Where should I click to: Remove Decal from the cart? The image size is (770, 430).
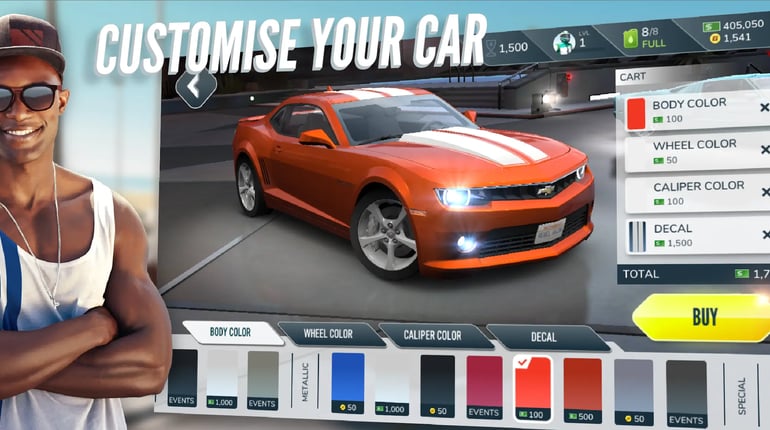click(x=764, y=235)
